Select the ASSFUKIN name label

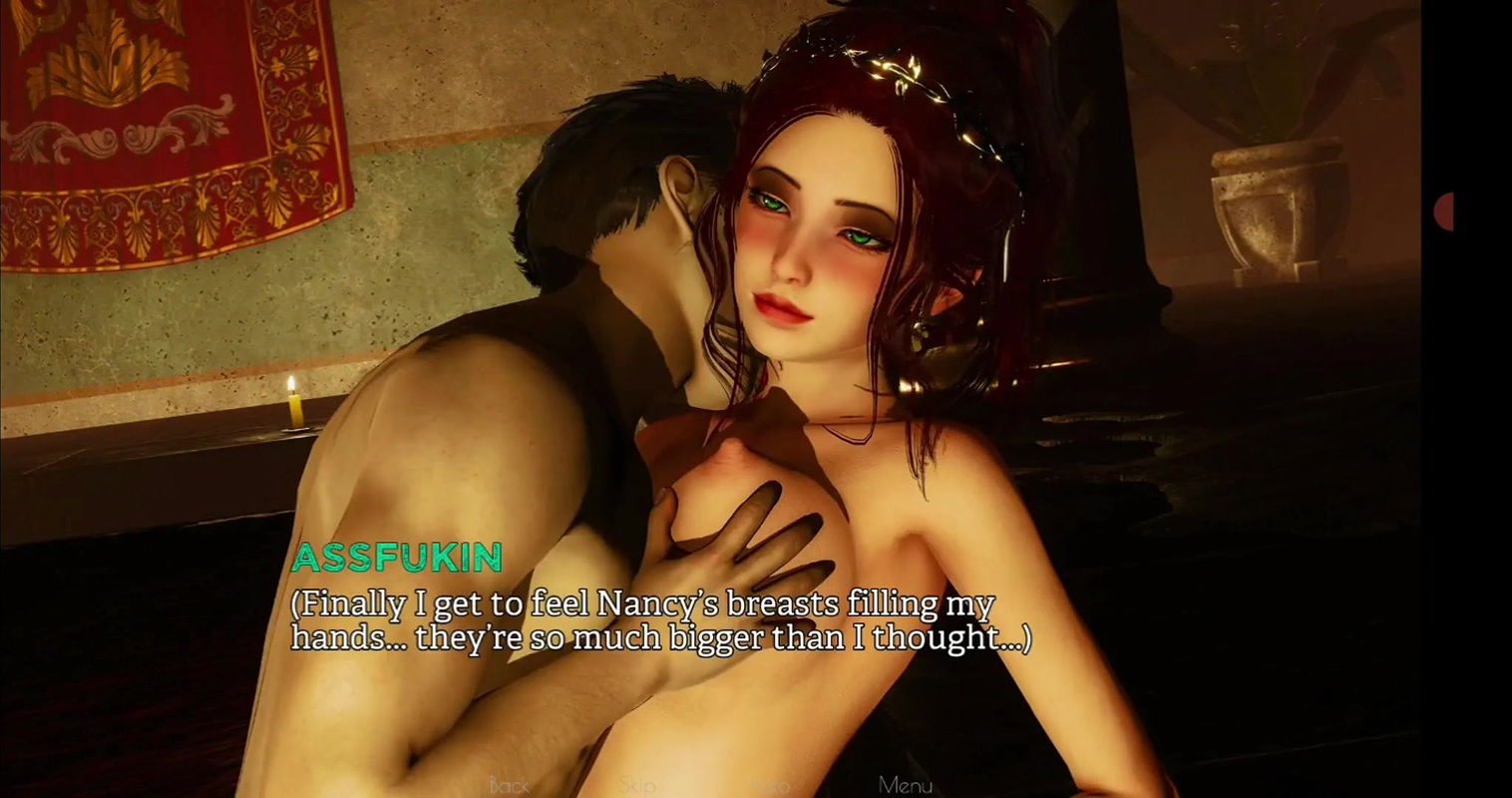[x=398, y=560]
